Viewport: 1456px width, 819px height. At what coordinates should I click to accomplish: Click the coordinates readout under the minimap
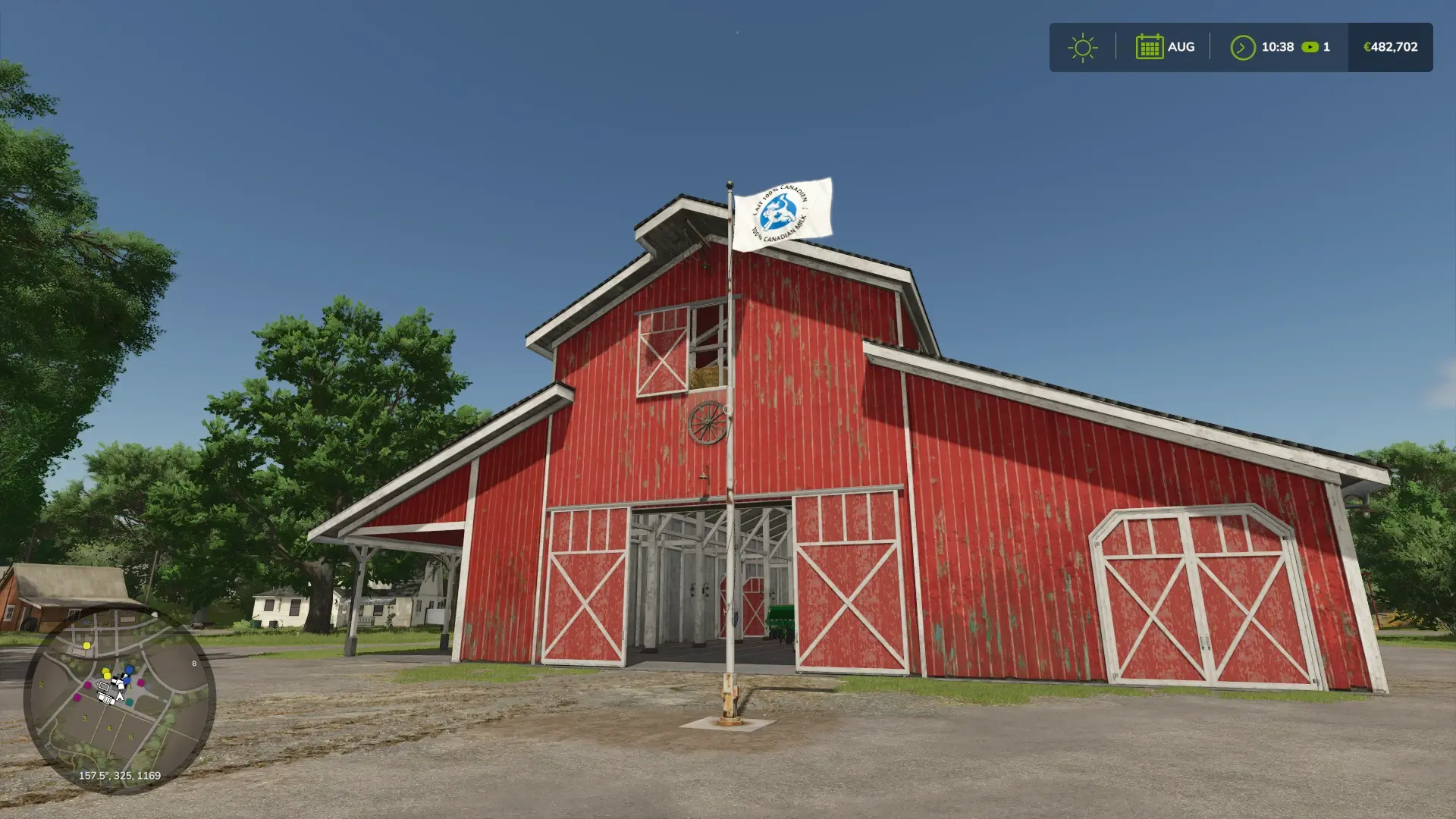pyautogui.click(x=120, y=776)
